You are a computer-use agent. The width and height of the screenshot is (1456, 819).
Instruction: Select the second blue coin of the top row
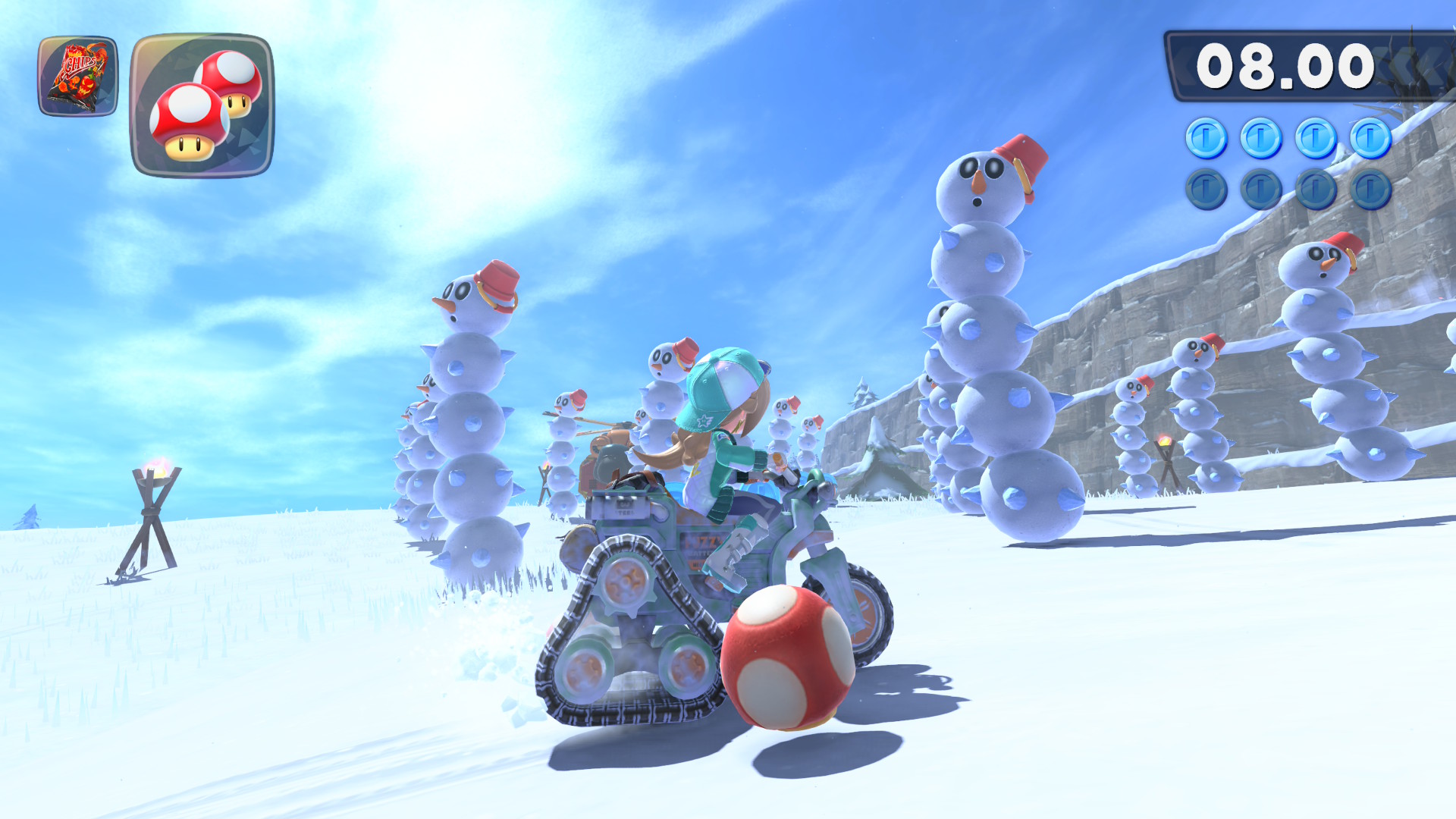coord(1260,136)
